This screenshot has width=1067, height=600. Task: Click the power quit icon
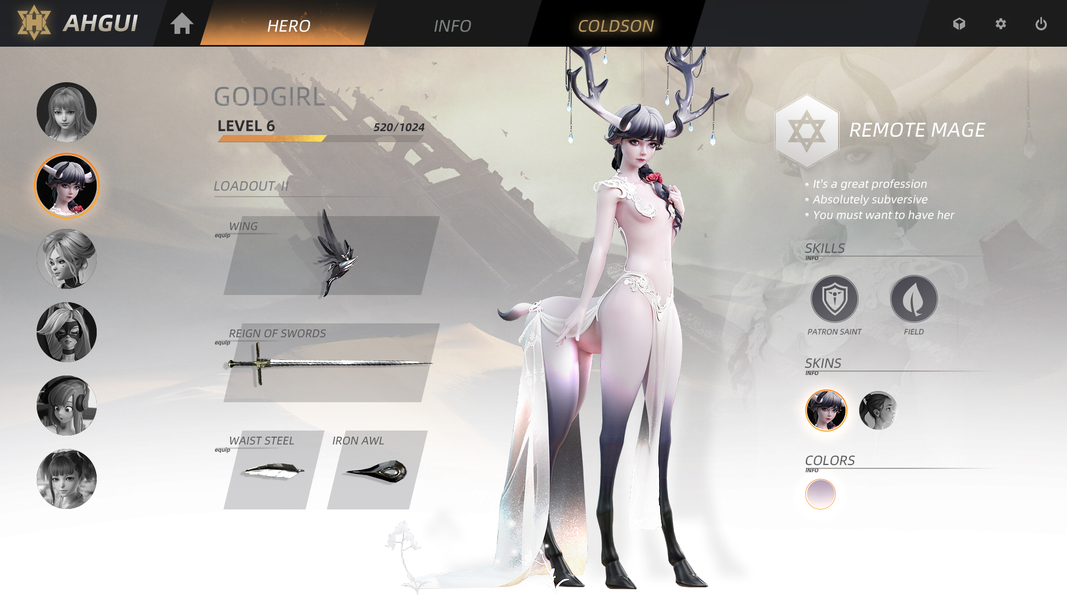pyautogui.click(x=1041, y=24)
